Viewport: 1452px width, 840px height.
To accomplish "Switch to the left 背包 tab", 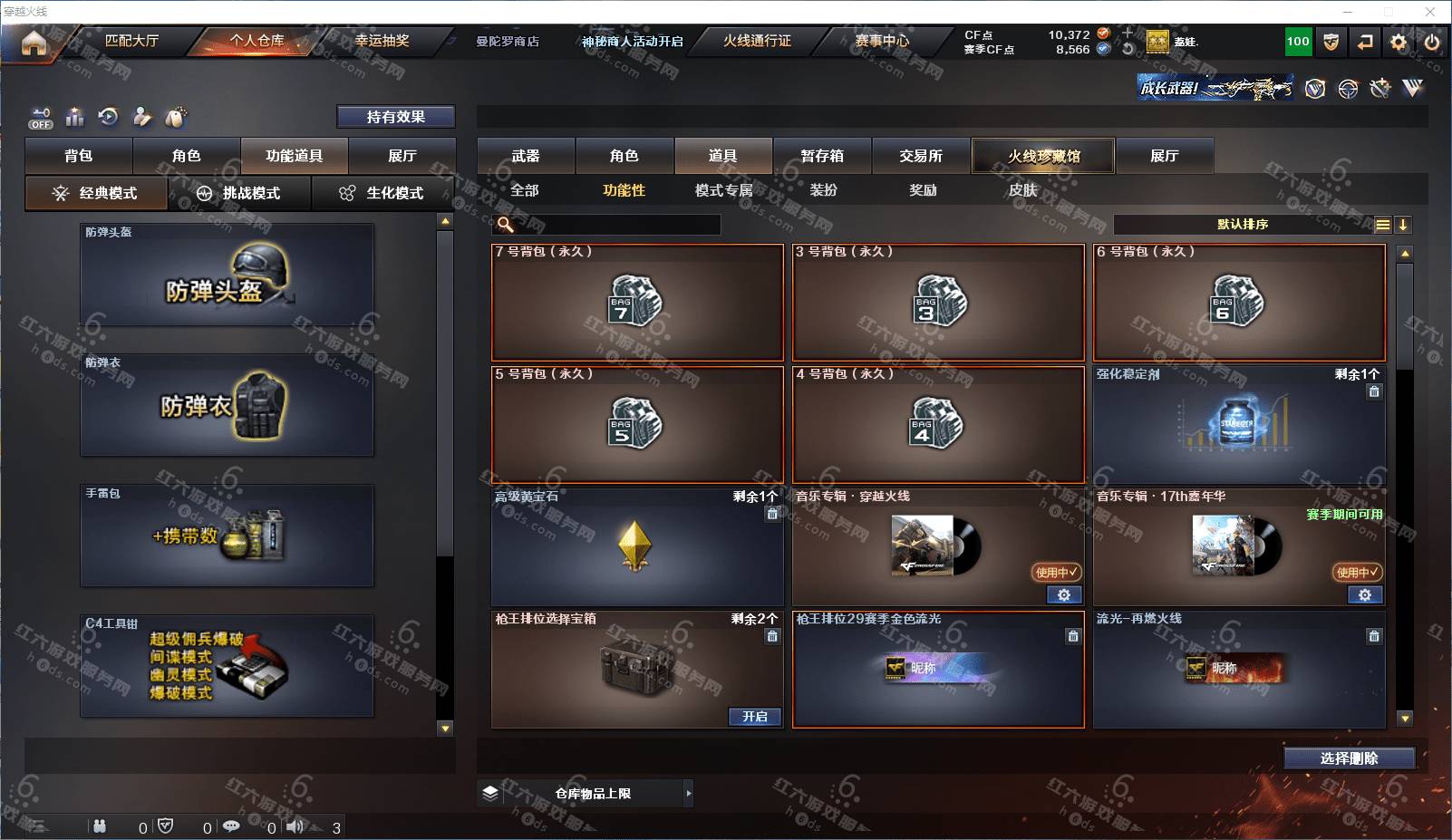I will 79,156.
